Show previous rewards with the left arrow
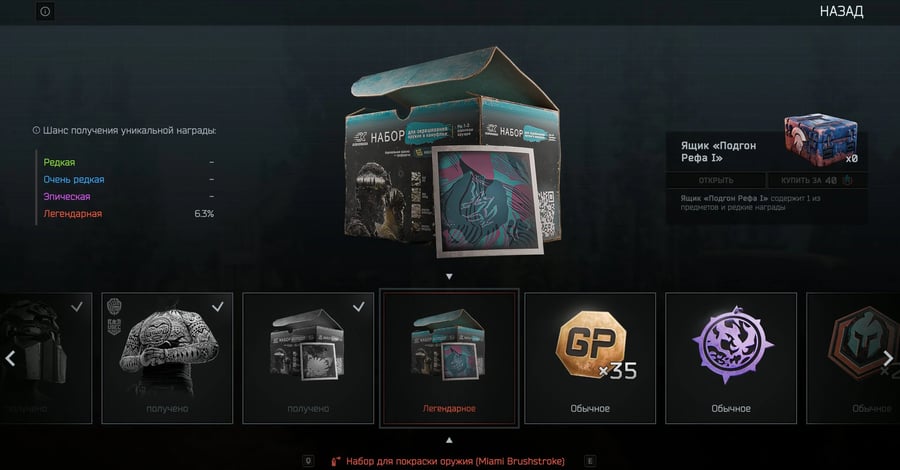This screenshot has width=900, height=470. (11, 358)
